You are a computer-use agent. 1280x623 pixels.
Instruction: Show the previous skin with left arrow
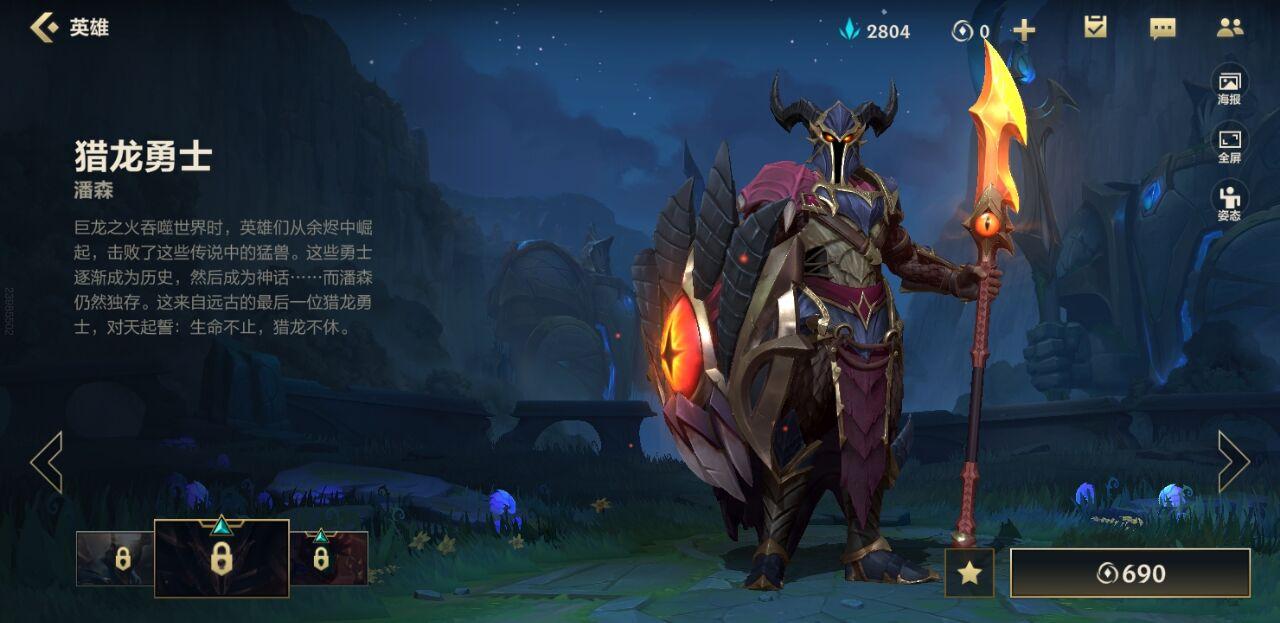pyautogui.click(x=47, y=462)
